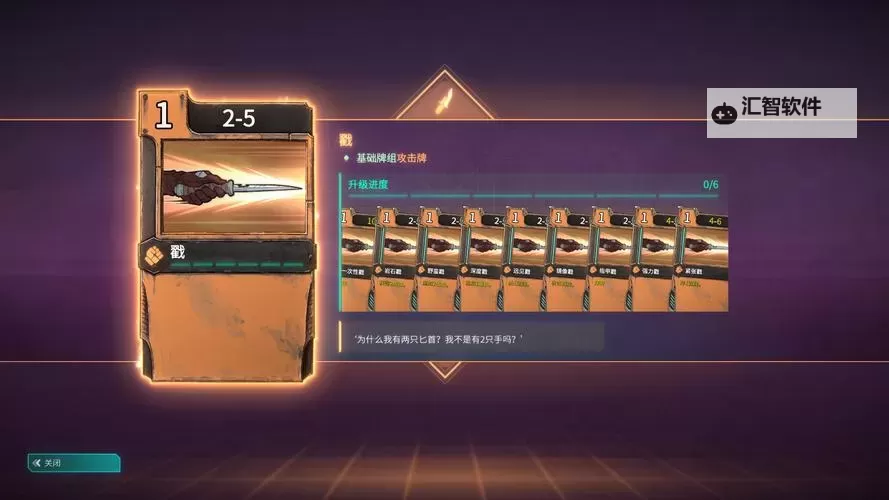
Task: Click the 汇智软件 watermark logo
Action: click(x=781, y=112)
